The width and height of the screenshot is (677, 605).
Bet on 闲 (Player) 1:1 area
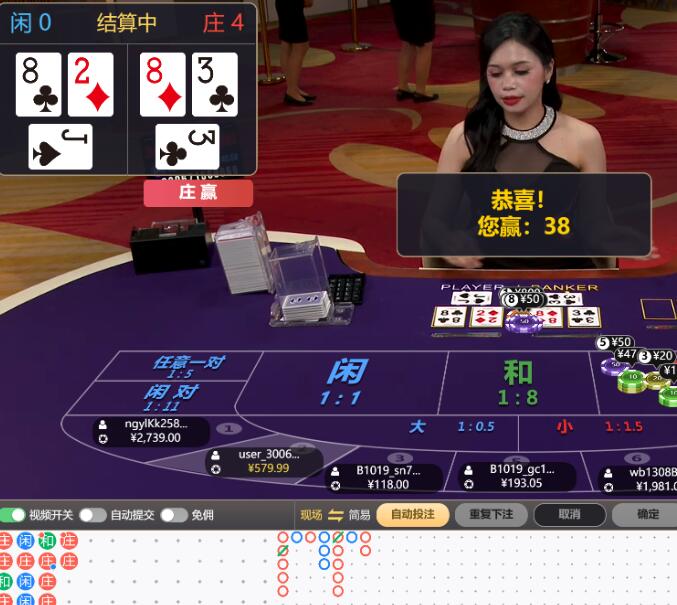pos(345,380)
